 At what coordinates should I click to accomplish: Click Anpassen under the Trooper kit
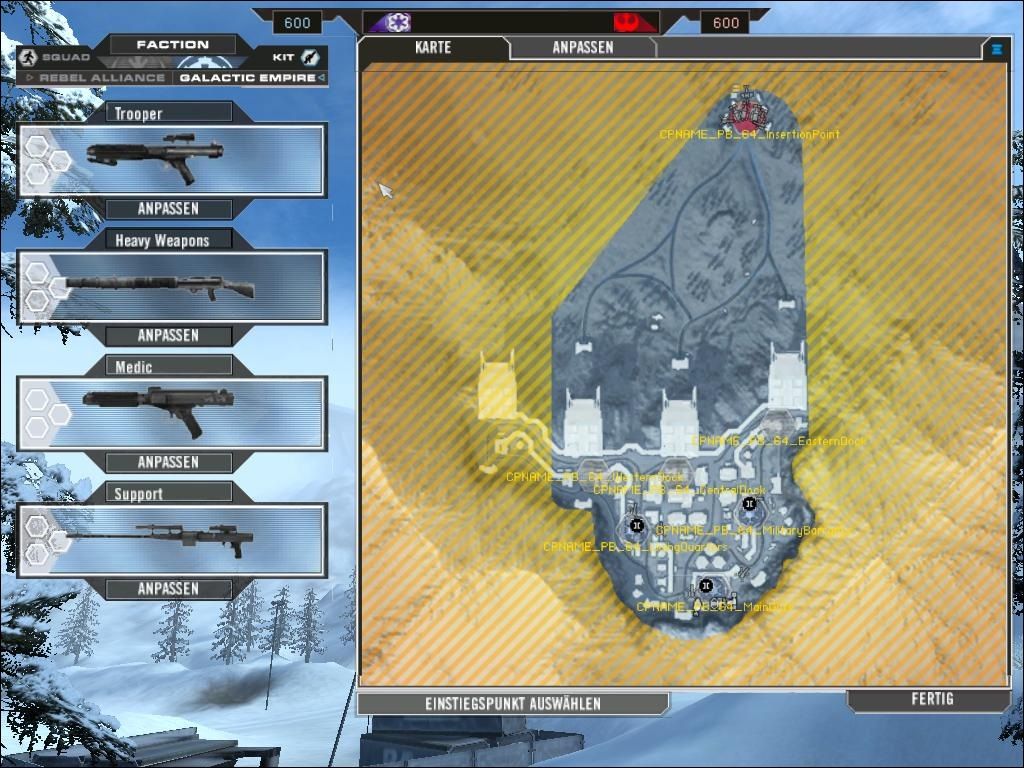(168, 209)
